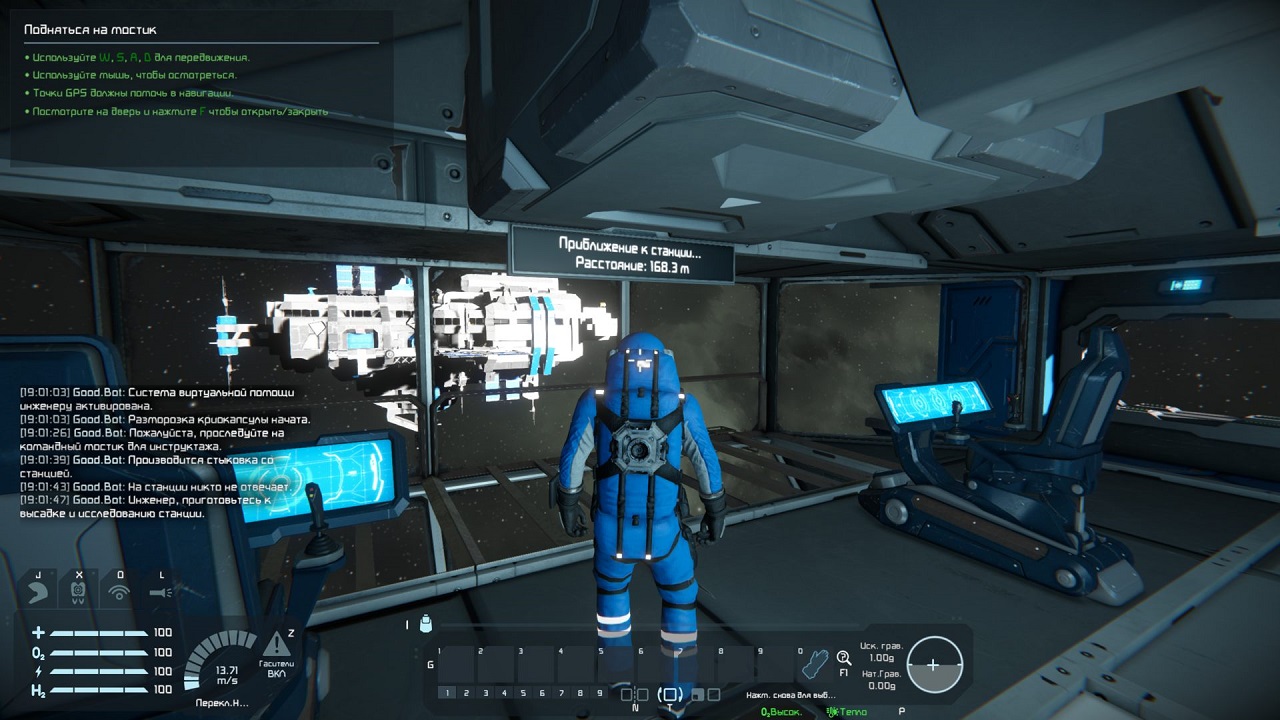Toggle the O2 Высок. indicator
This screenshot has width=1280, height=720.
coord(780,712)
